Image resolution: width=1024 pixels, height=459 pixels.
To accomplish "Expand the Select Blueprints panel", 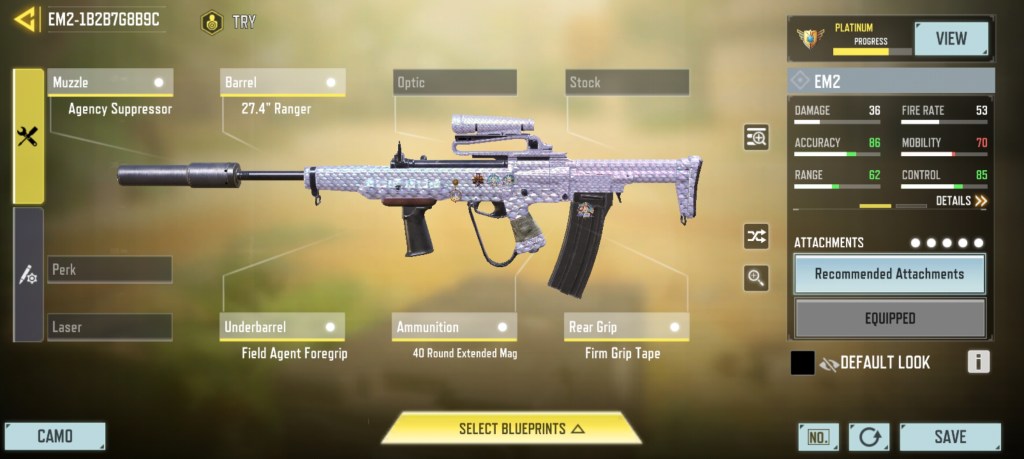I will [511, 428].
